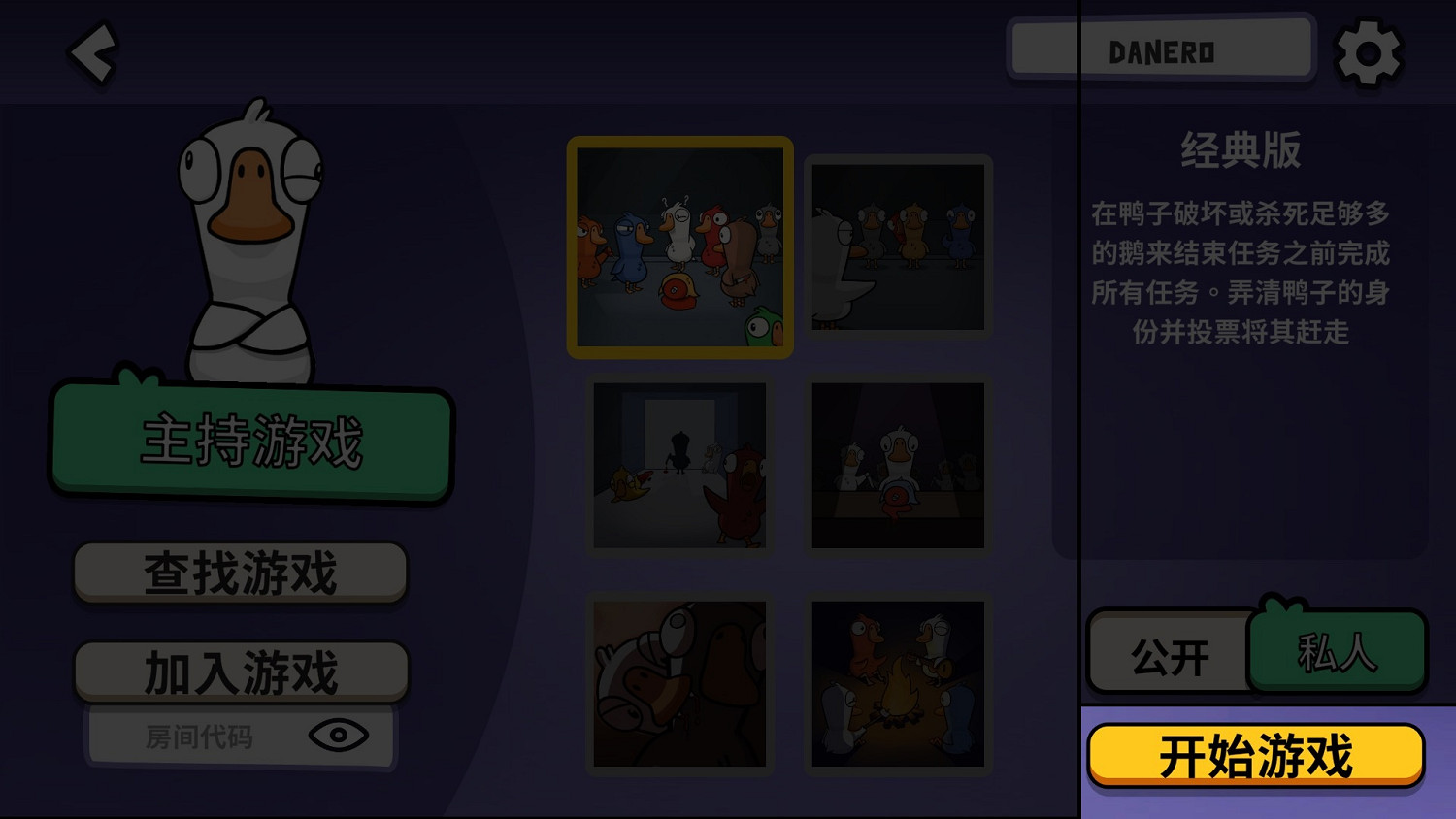This screenshot has height=819, width=1456.
Task: Keep lobby set to 私人 (private)
Action: coord(1338,654)
